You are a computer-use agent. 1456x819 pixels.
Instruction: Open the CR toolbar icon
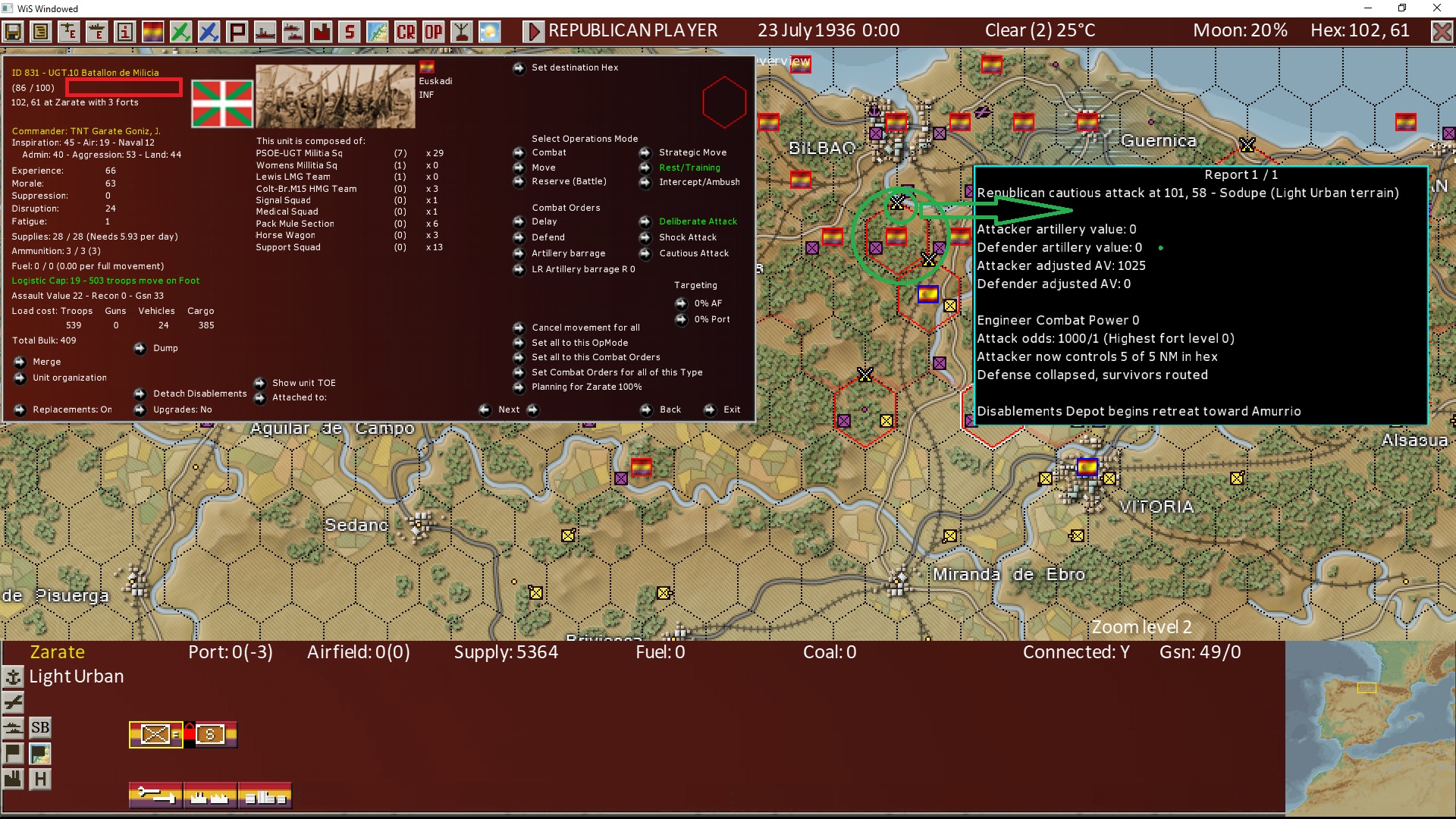pyautogui.click(x=404, y=31)
